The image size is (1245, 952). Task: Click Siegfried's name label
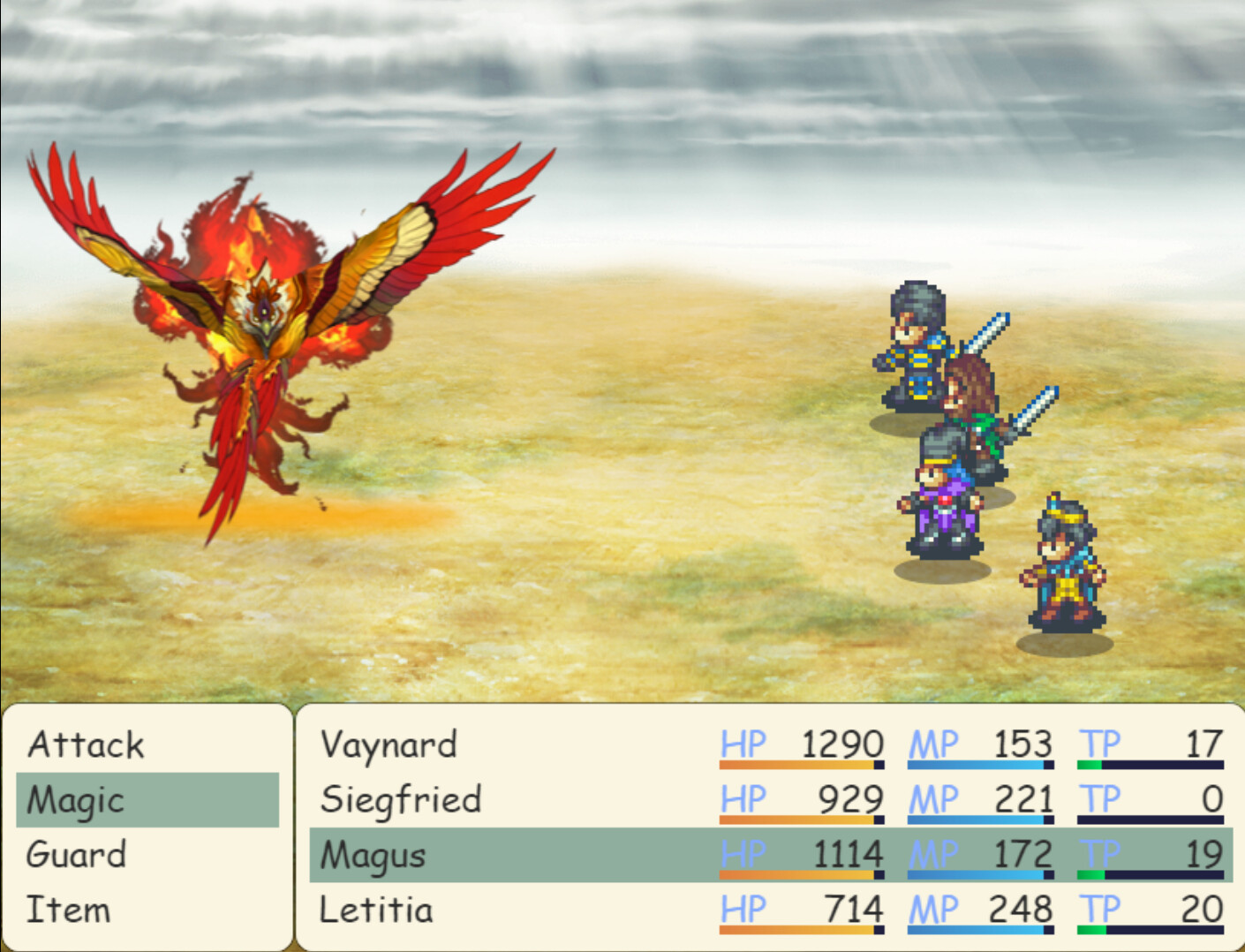pos(402,800)
